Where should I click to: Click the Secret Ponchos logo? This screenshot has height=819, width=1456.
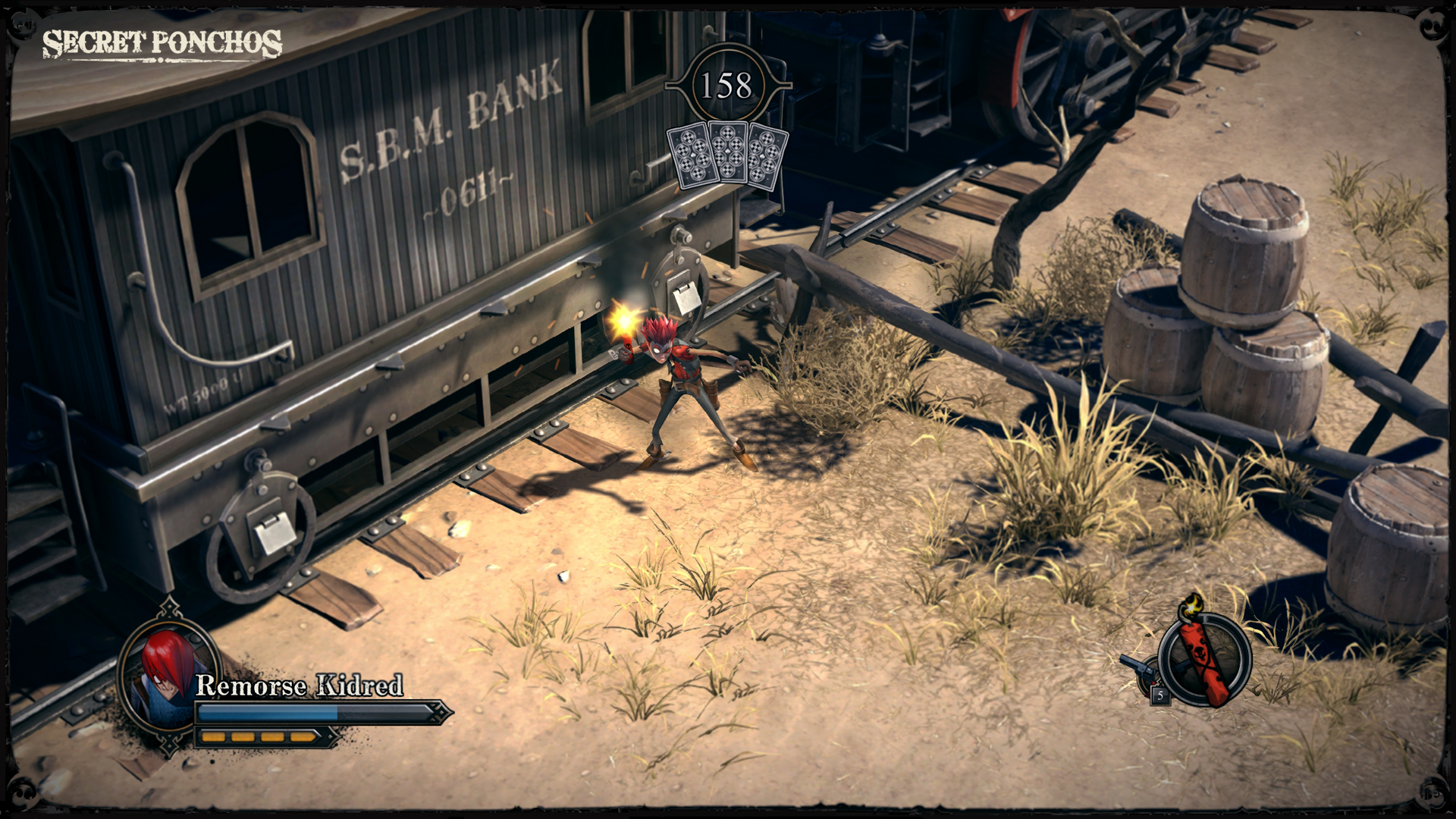coord(163,43)
